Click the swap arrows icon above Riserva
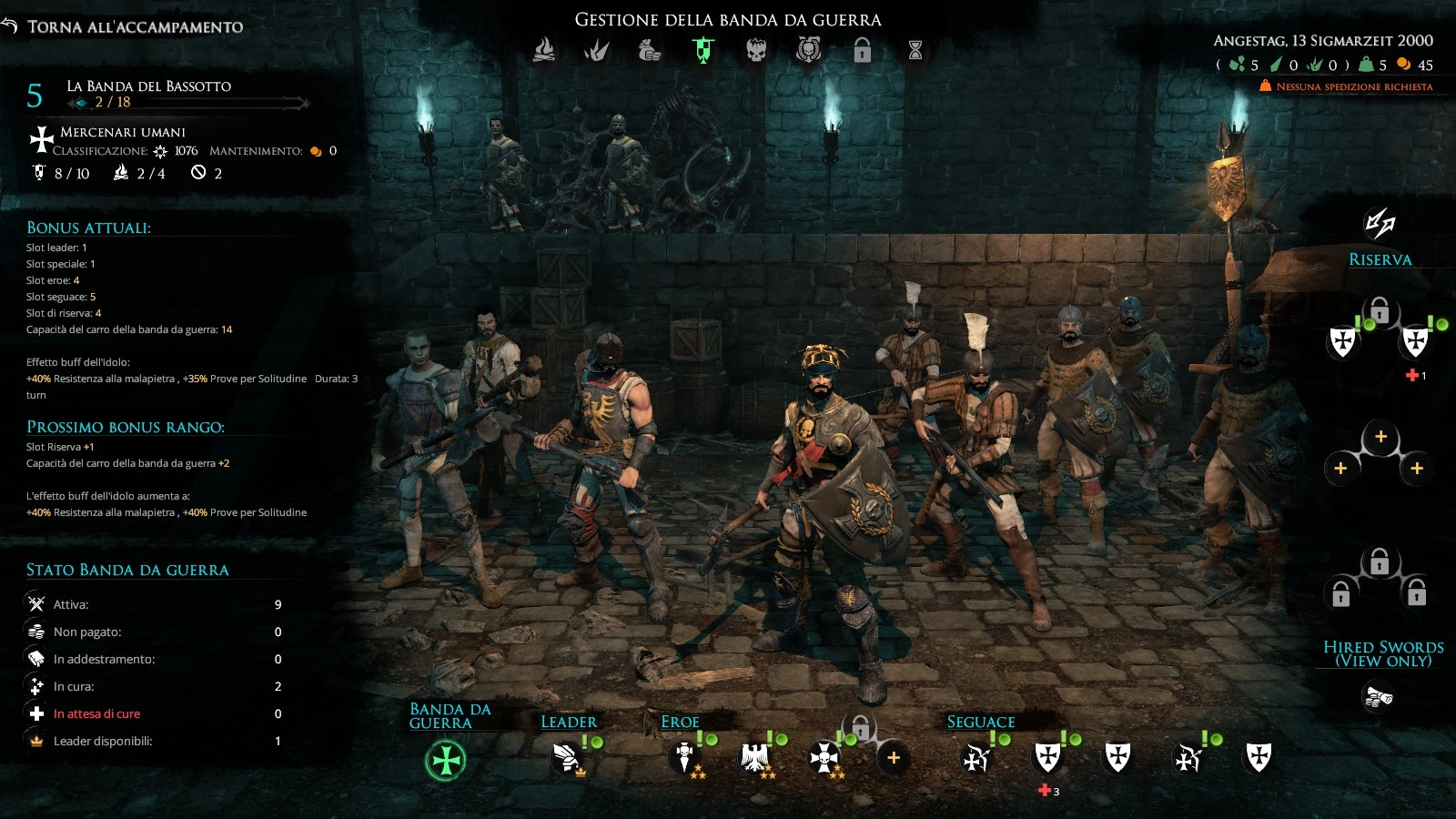 point(1380,223)
